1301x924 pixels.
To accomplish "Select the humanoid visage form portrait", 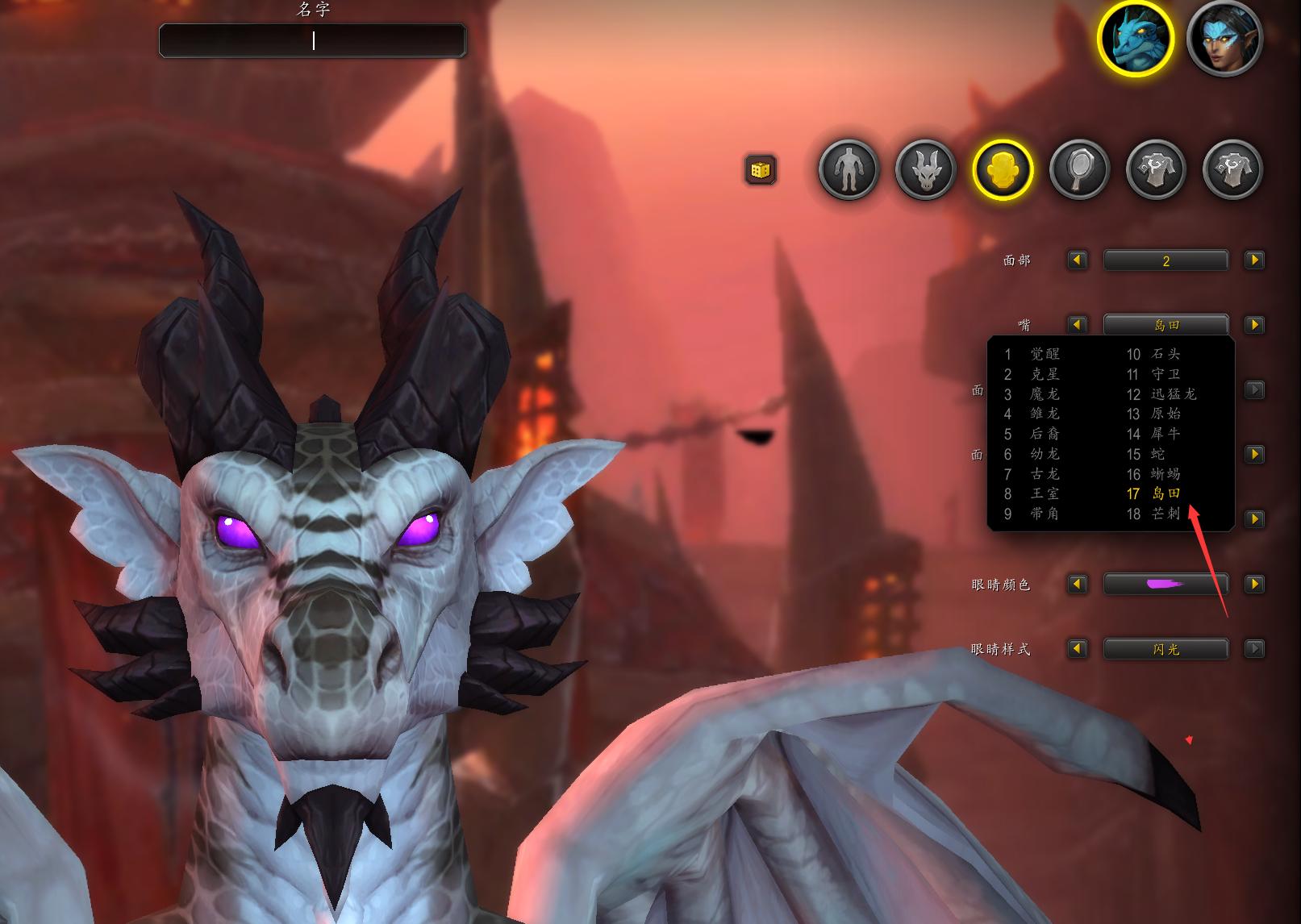I will 1224,38.
